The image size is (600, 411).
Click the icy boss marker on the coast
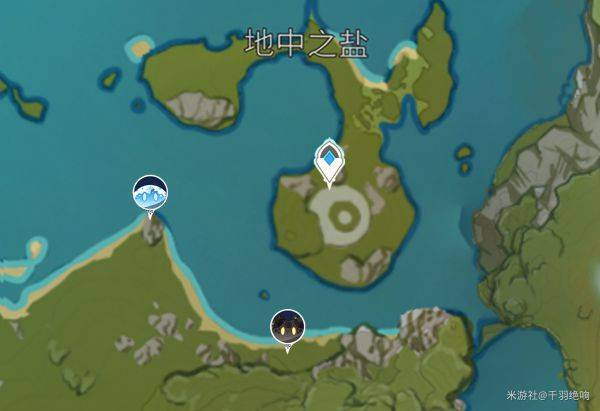click(151, 193)
